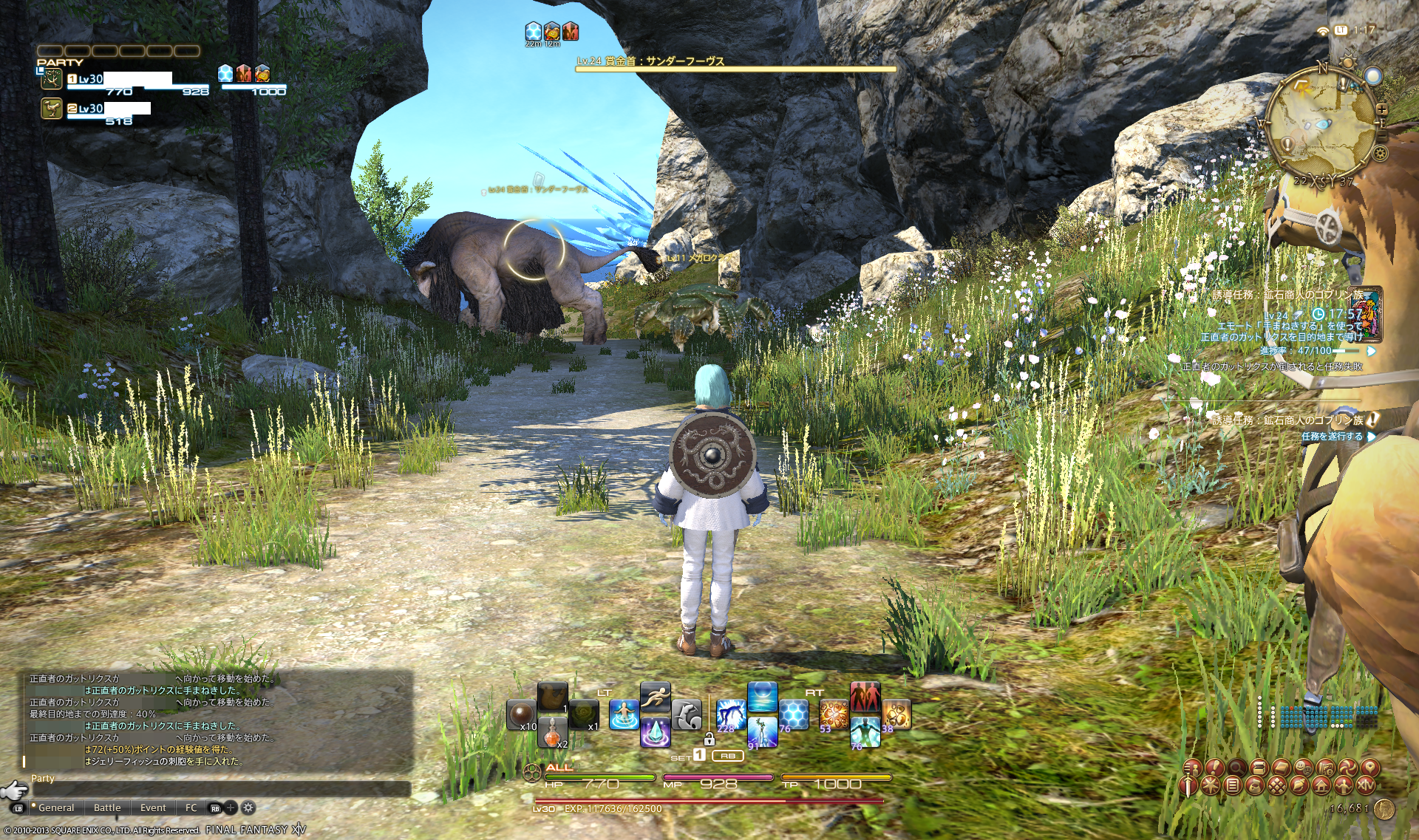This screenshot has height=840, width=1419.
Task: Switch to the General chat tab
Action: [56, 808]
